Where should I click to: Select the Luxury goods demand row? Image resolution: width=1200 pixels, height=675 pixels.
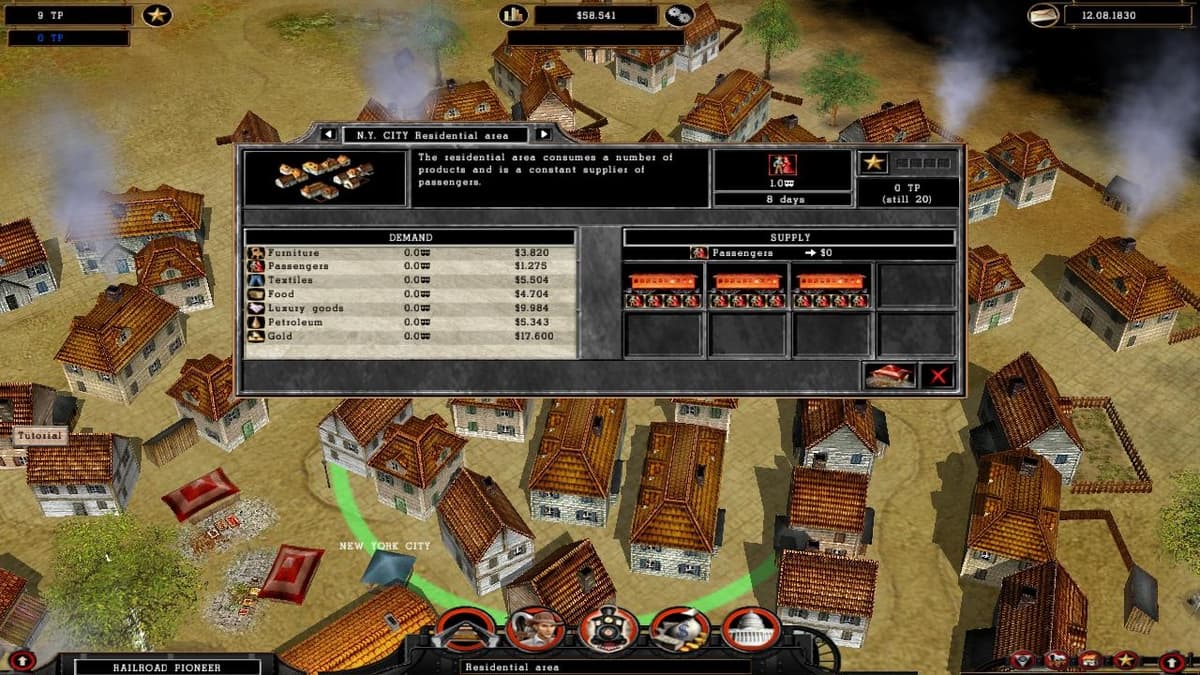coord(410,309)
